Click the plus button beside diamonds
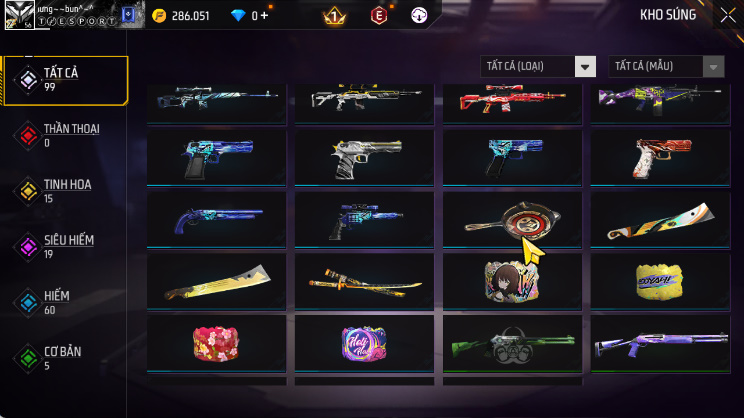This screenshot has width=744, height=418. click(x=265, y=16)
